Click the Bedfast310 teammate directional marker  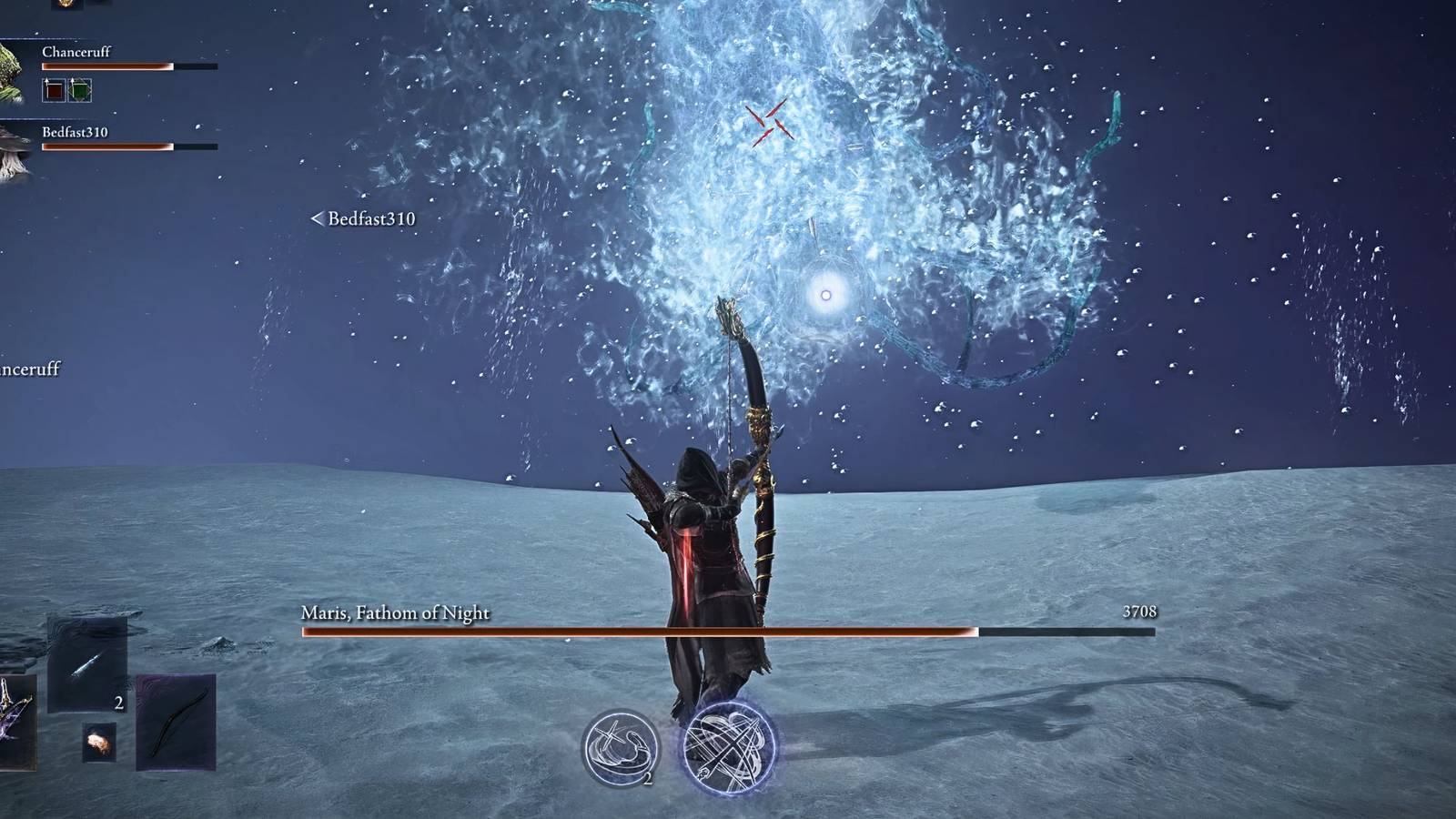(x=318, y=218)
